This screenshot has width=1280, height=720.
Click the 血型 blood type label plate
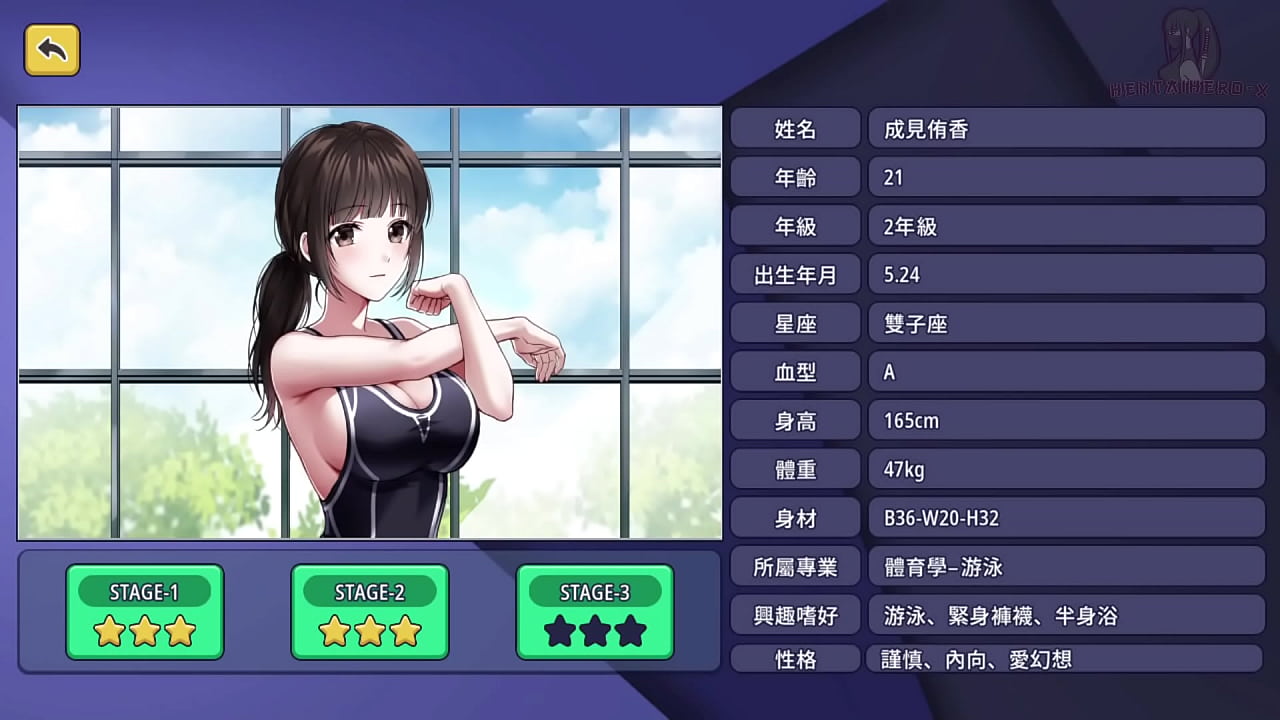[x=796, y=372]
